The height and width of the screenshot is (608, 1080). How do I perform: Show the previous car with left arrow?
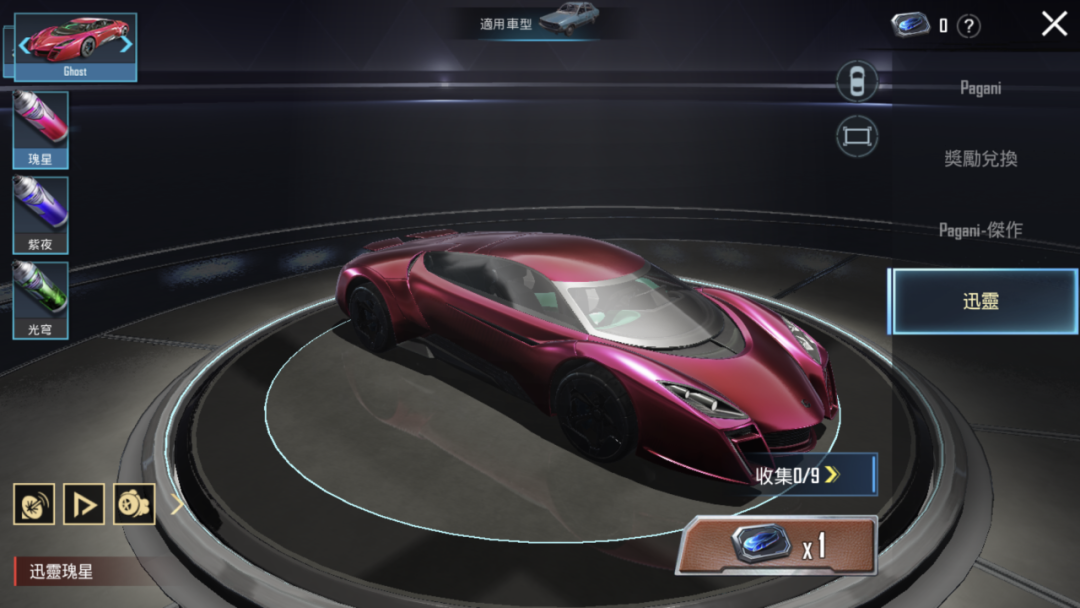tap(24, 45)
